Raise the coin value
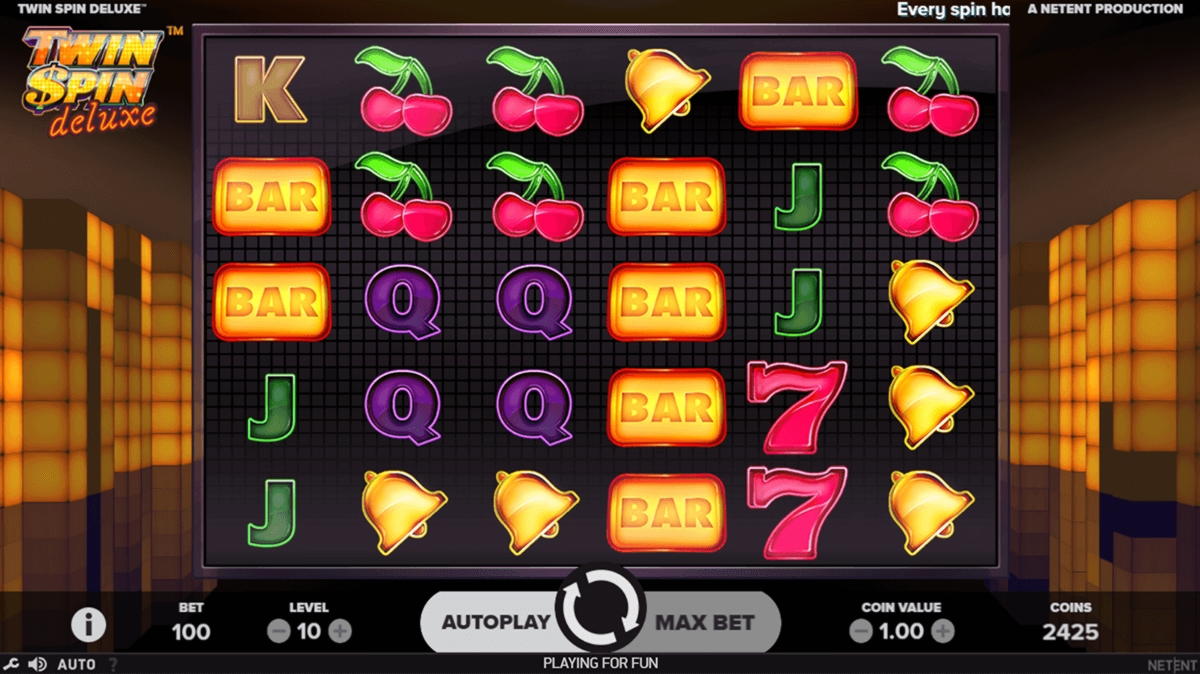This screenshot has width=1200, height=674. click(x=943, y=631)
